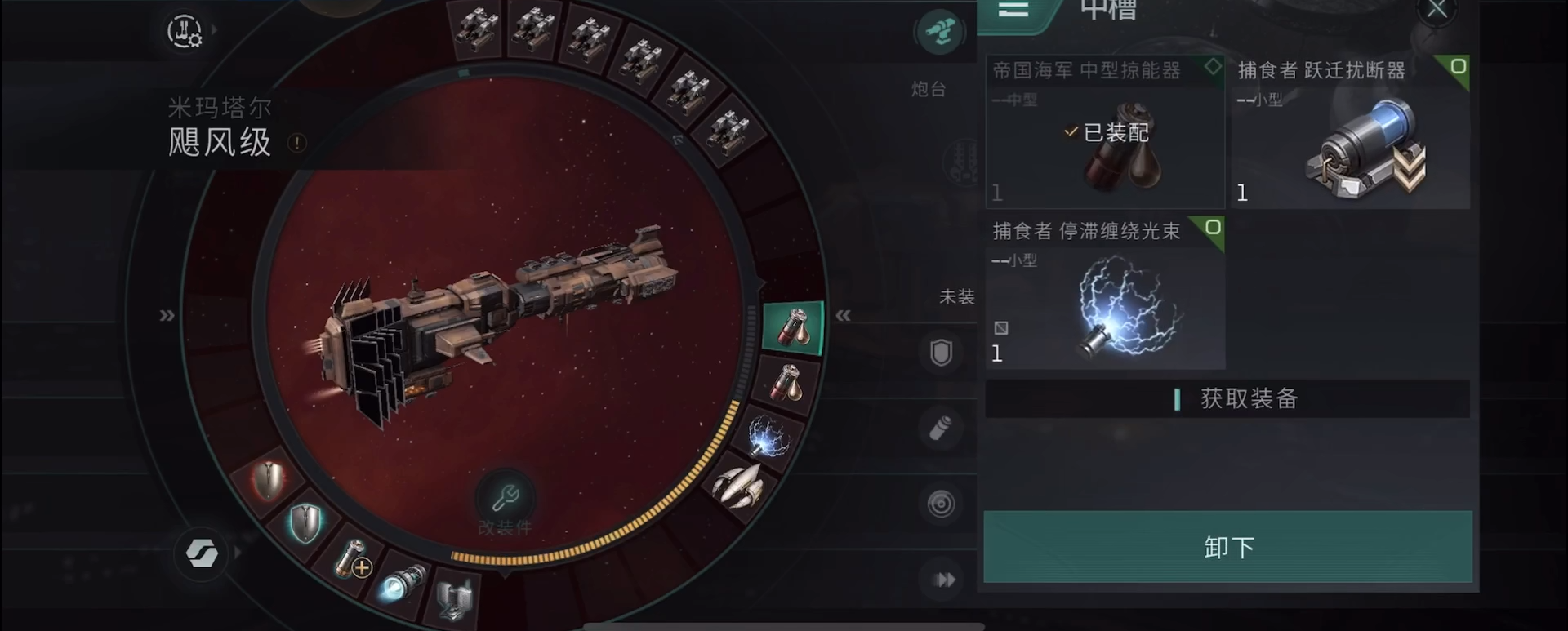Switch to the 炮台 turret category
Viewport: 1568px width, 631px height.
pyautogui.click(x=939, y=34)
